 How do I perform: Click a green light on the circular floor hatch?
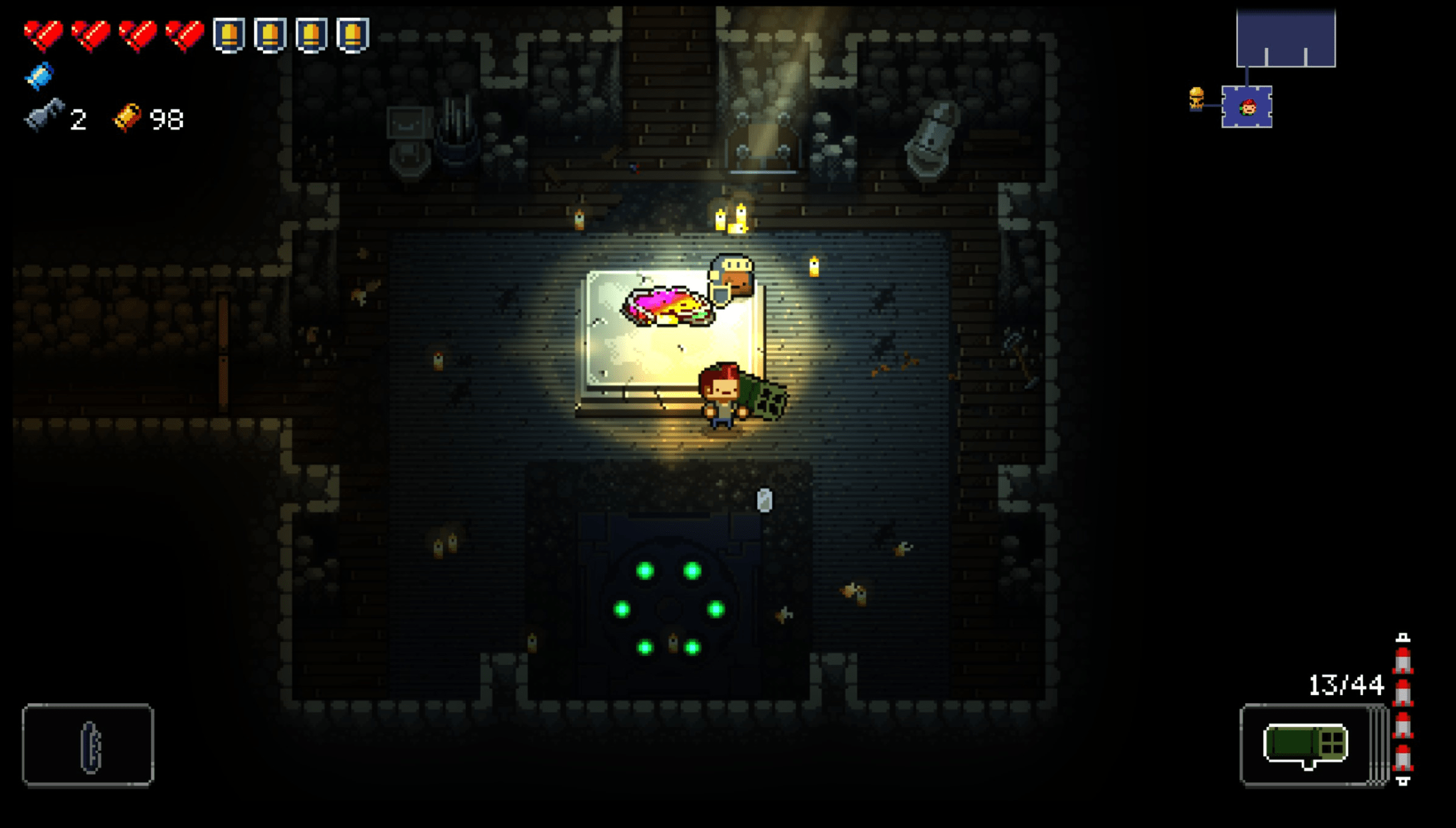[x=645, y=569]
